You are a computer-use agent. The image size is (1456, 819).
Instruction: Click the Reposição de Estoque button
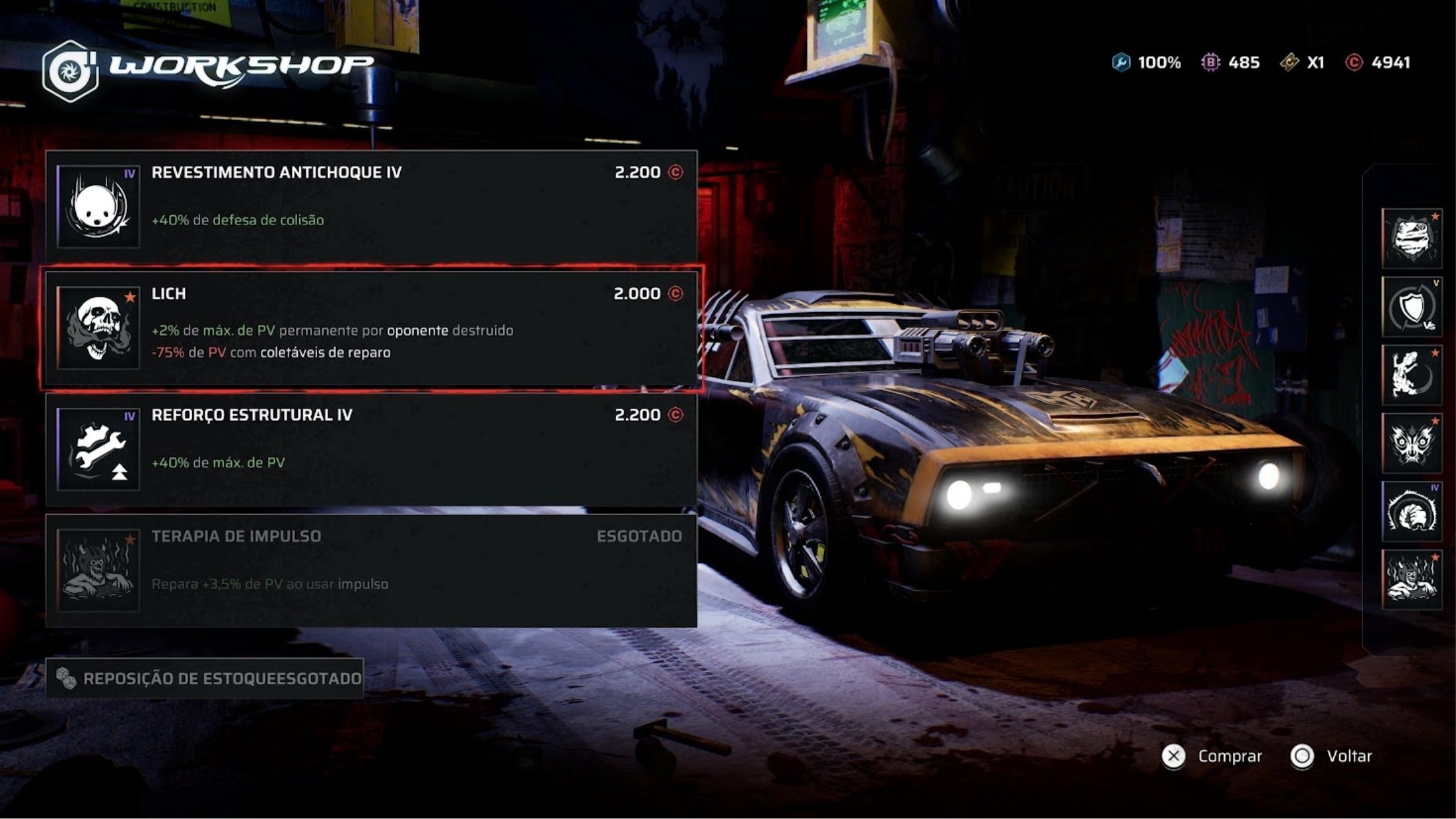205,678
